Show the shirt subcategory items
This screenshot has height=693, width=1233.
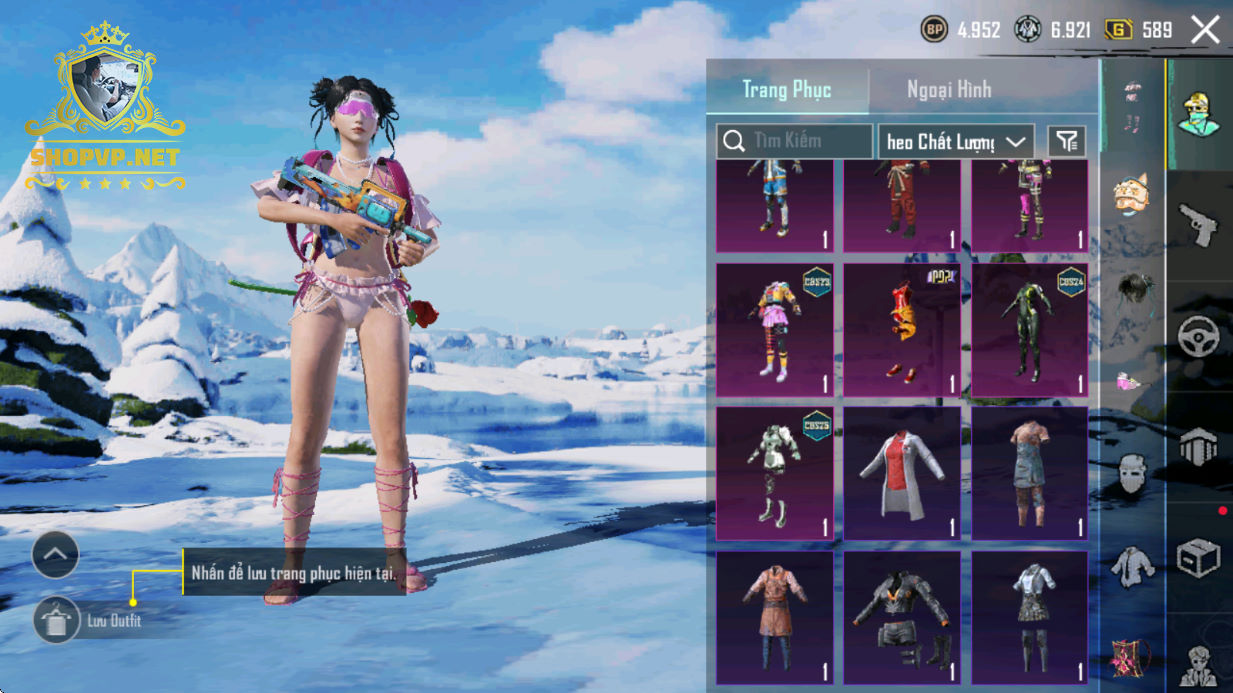click(1132, 566)
